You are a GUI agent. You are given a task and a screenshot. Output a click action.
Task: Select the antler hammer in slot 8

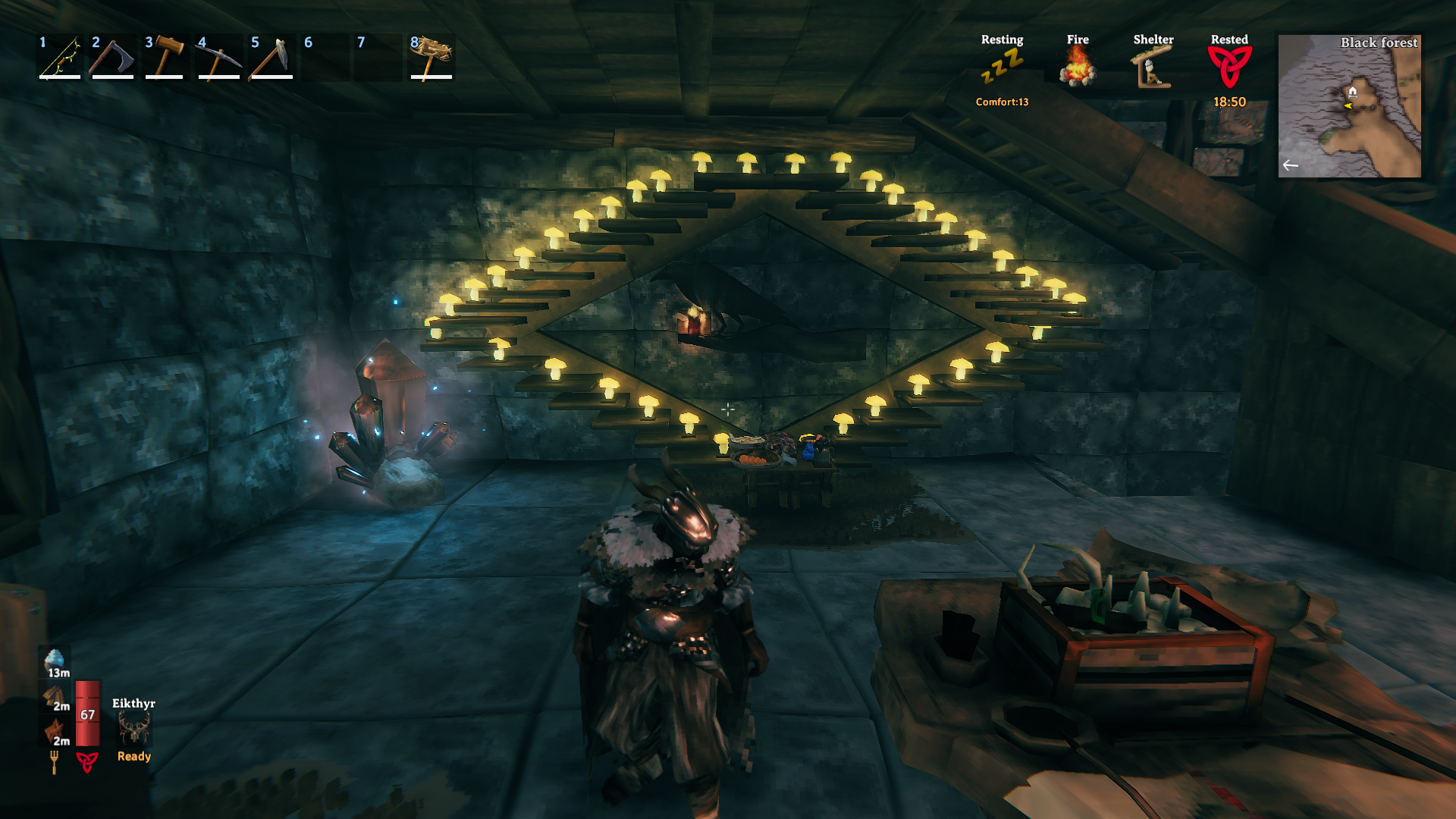[x=431, y=58]
